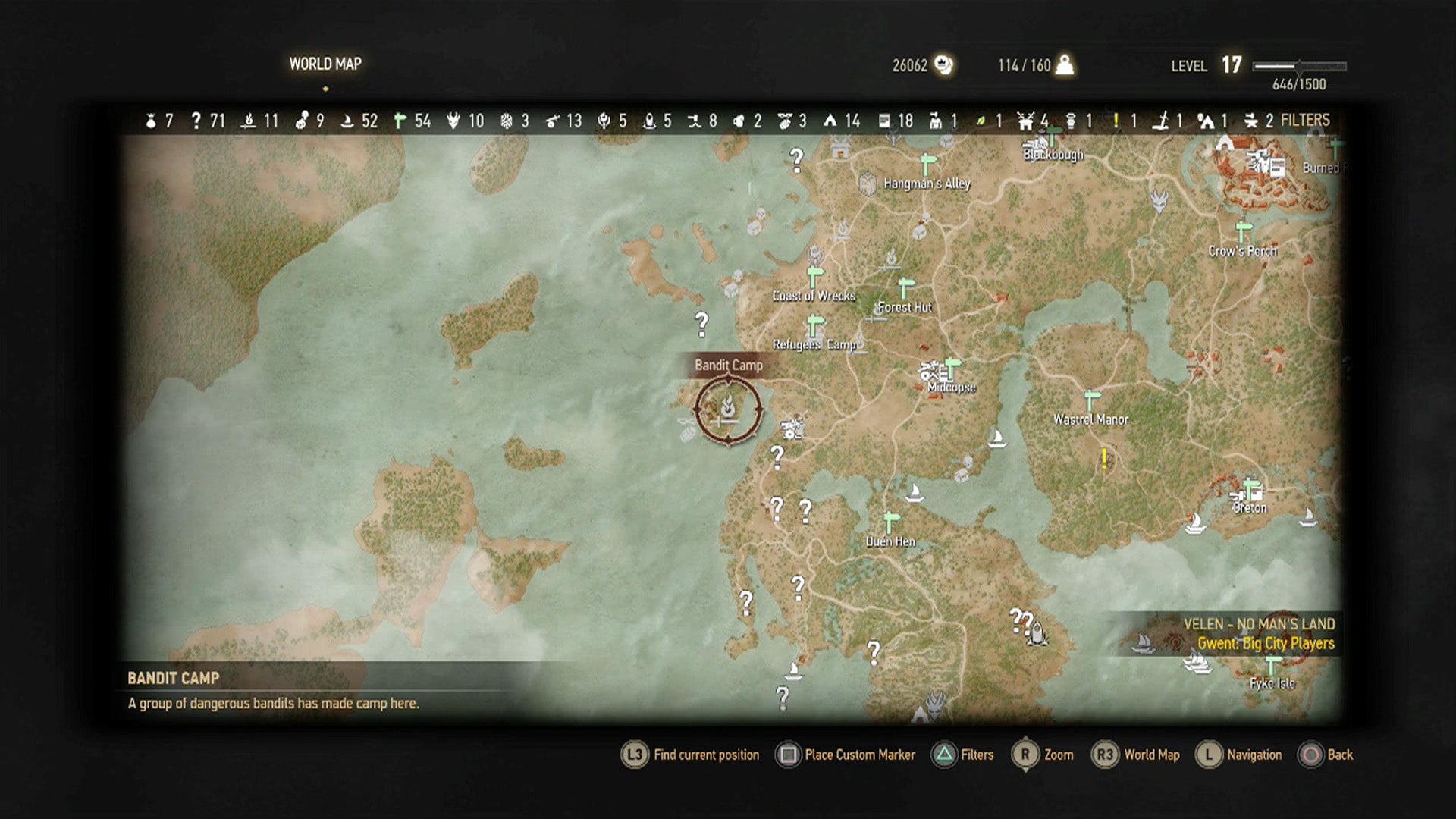Toggle the abandoned site filter showing 4

click(1028, 120)
